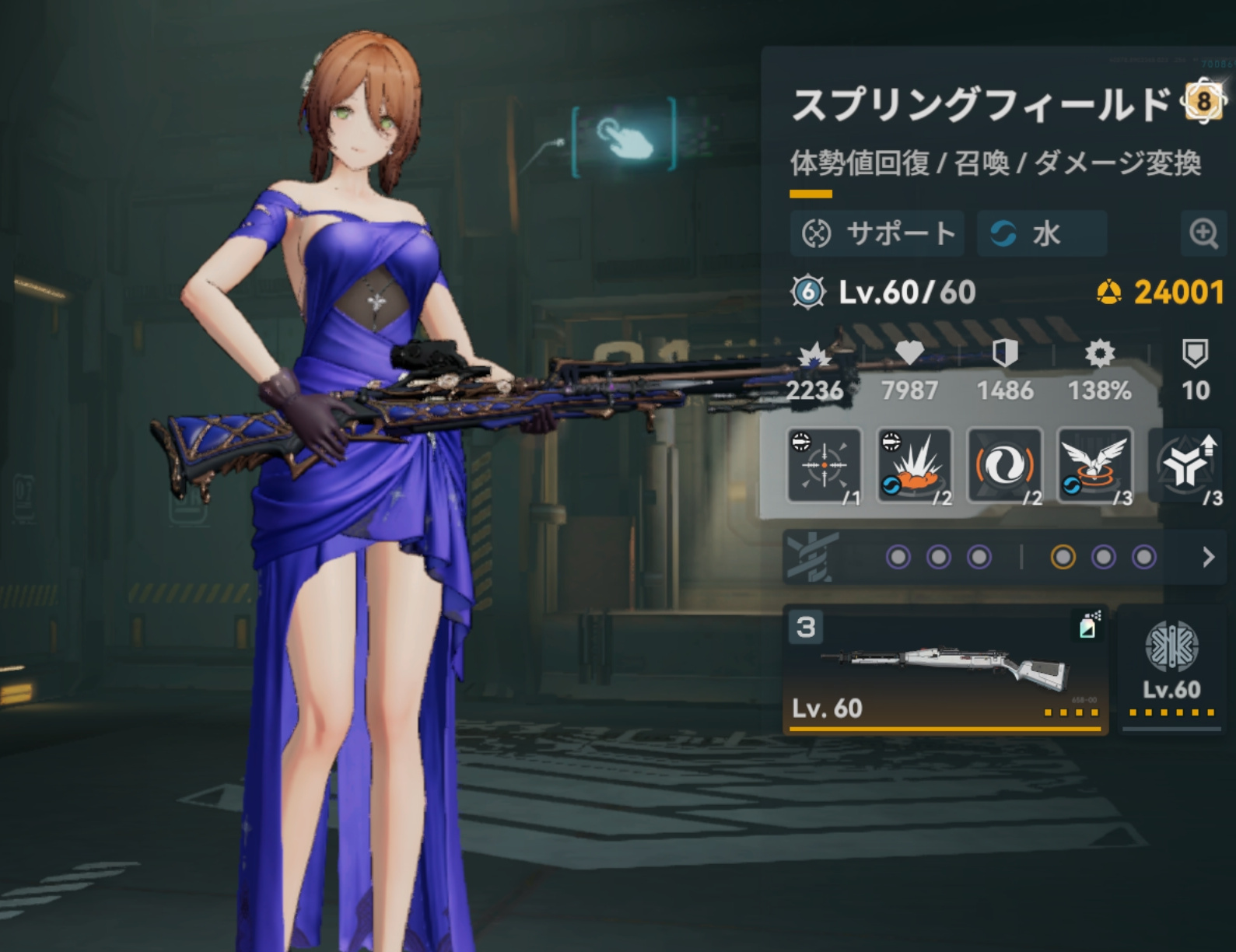View the swirl ultimate skill icon

tap(1004, 465)
